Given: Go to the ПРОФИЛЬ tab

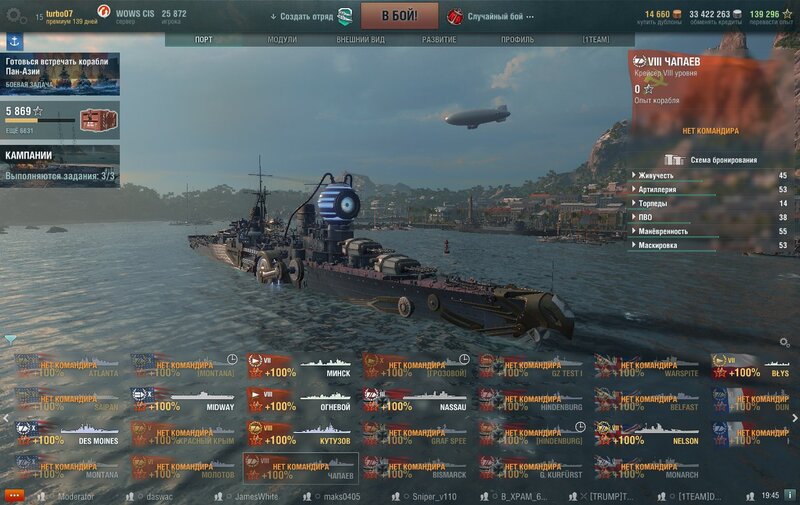Looking at the screenshot, I should click(x=517, y=40).
